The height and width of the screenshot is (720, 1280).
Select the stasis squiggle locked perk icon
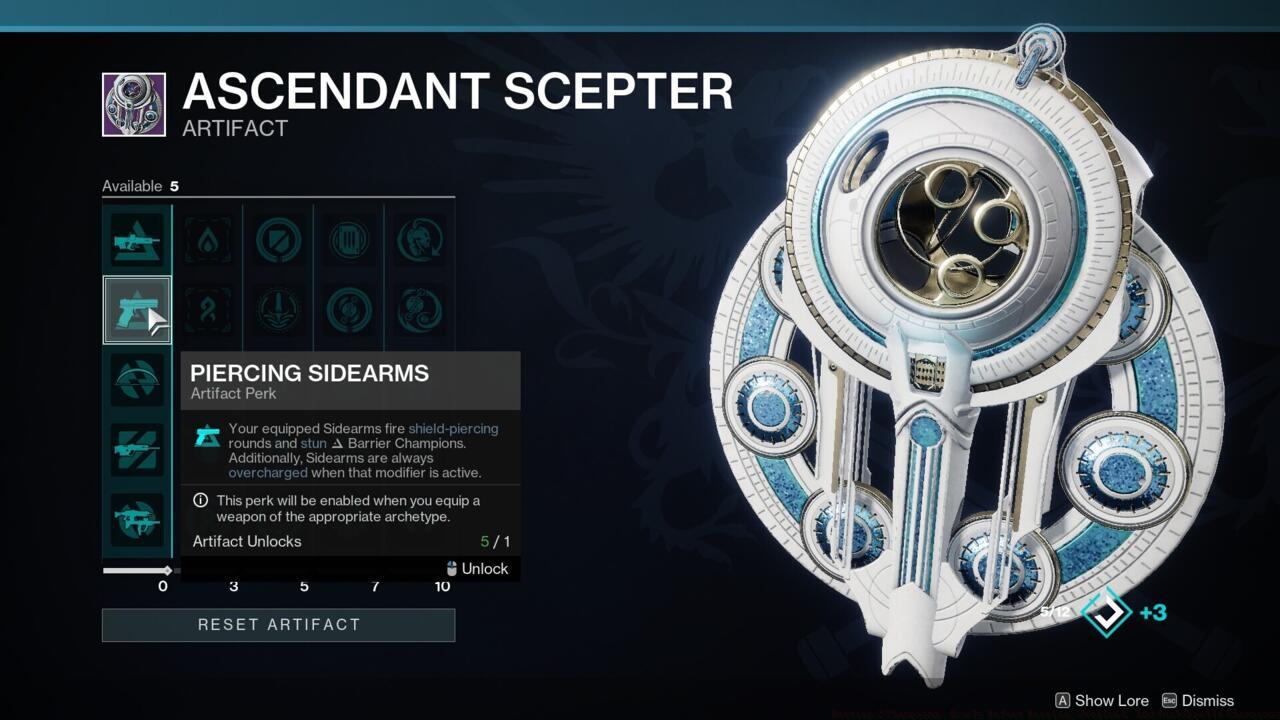click(207, 310)
